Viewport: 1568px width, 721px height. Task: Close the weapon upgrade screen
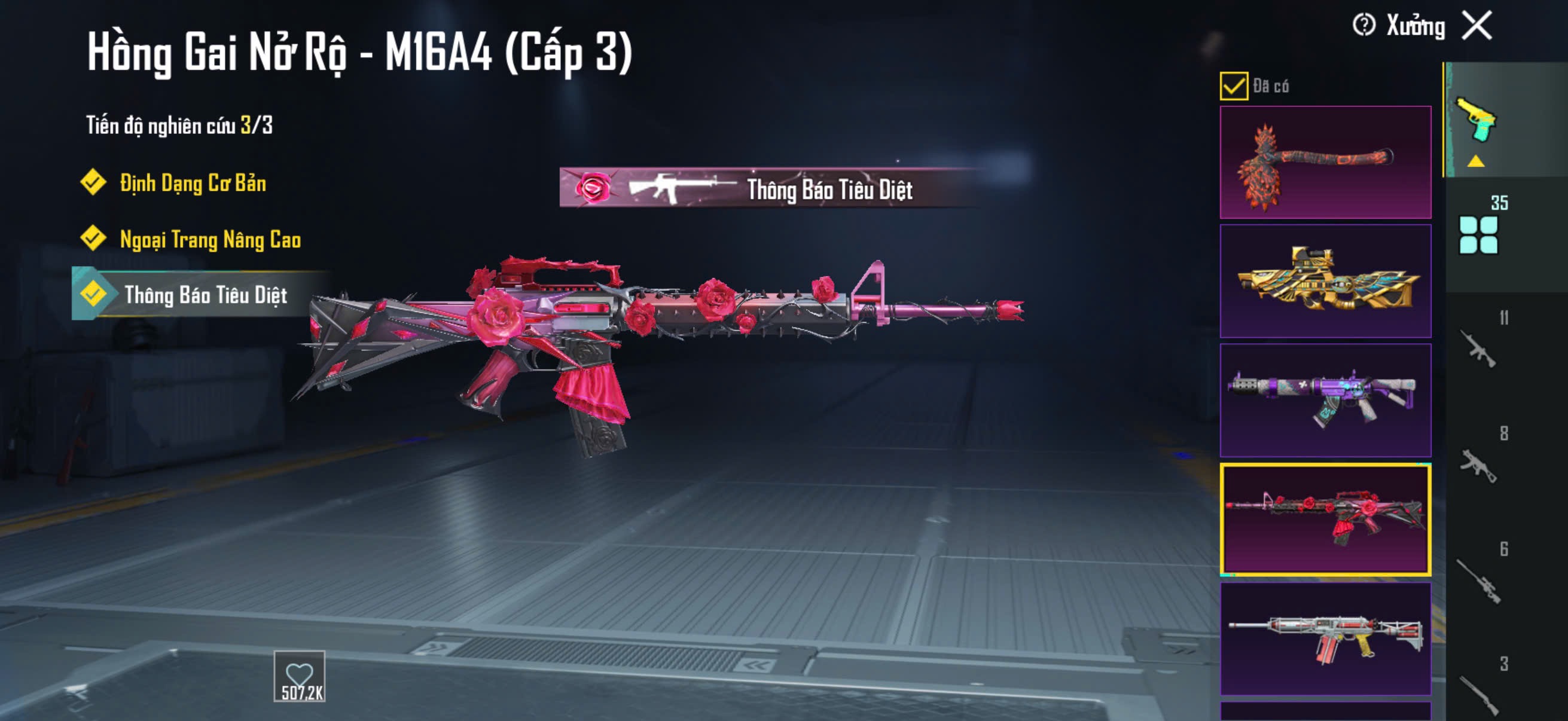point(1477,26)
